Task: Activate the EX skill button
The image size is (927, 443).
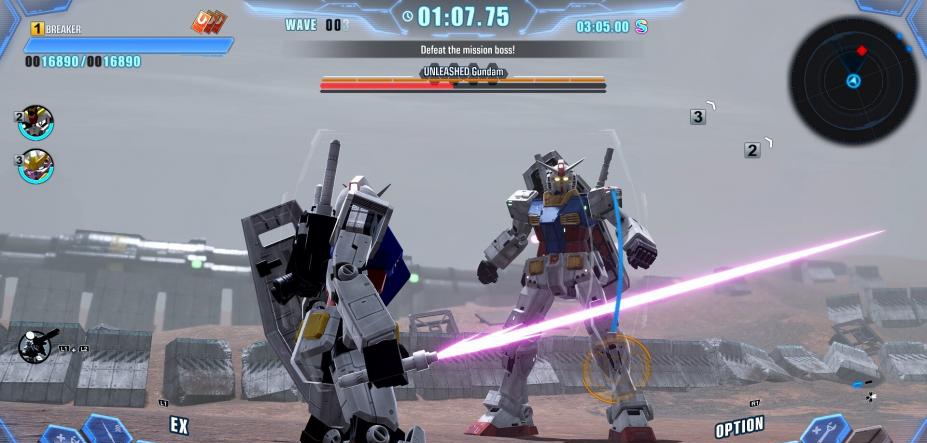Action: point(179,425)
